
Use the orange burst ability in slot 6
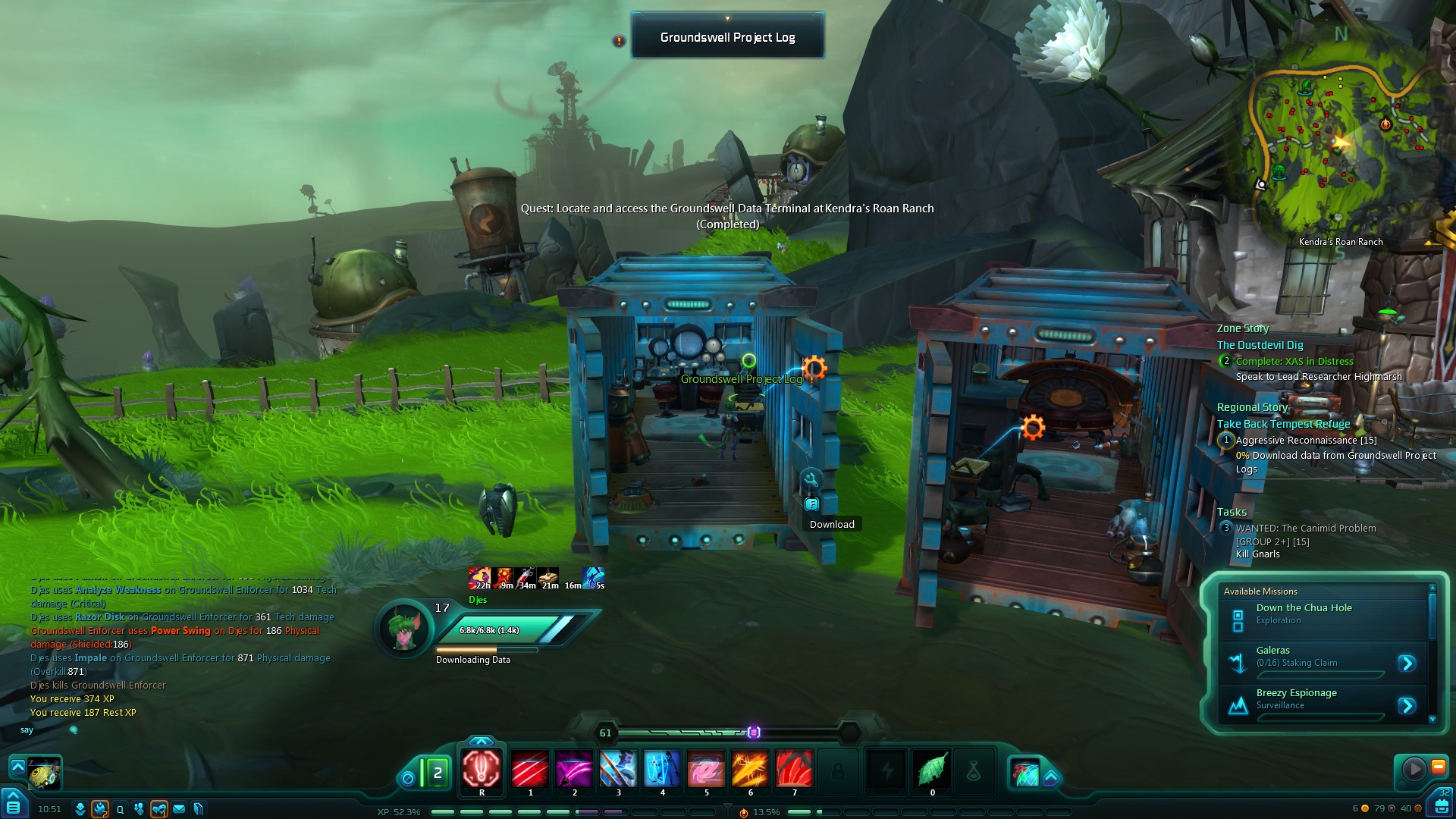(750, 769)
